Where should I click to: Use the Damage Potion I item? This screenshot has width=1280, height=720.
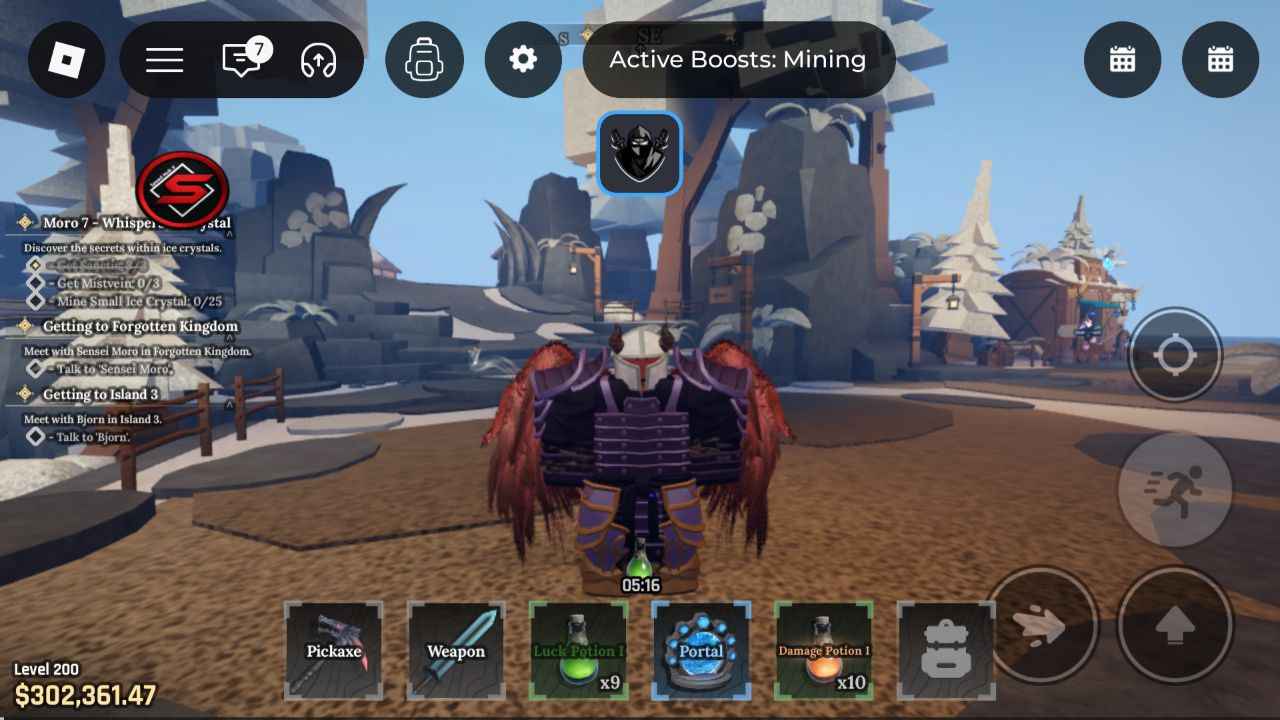(x=822, y=649)
